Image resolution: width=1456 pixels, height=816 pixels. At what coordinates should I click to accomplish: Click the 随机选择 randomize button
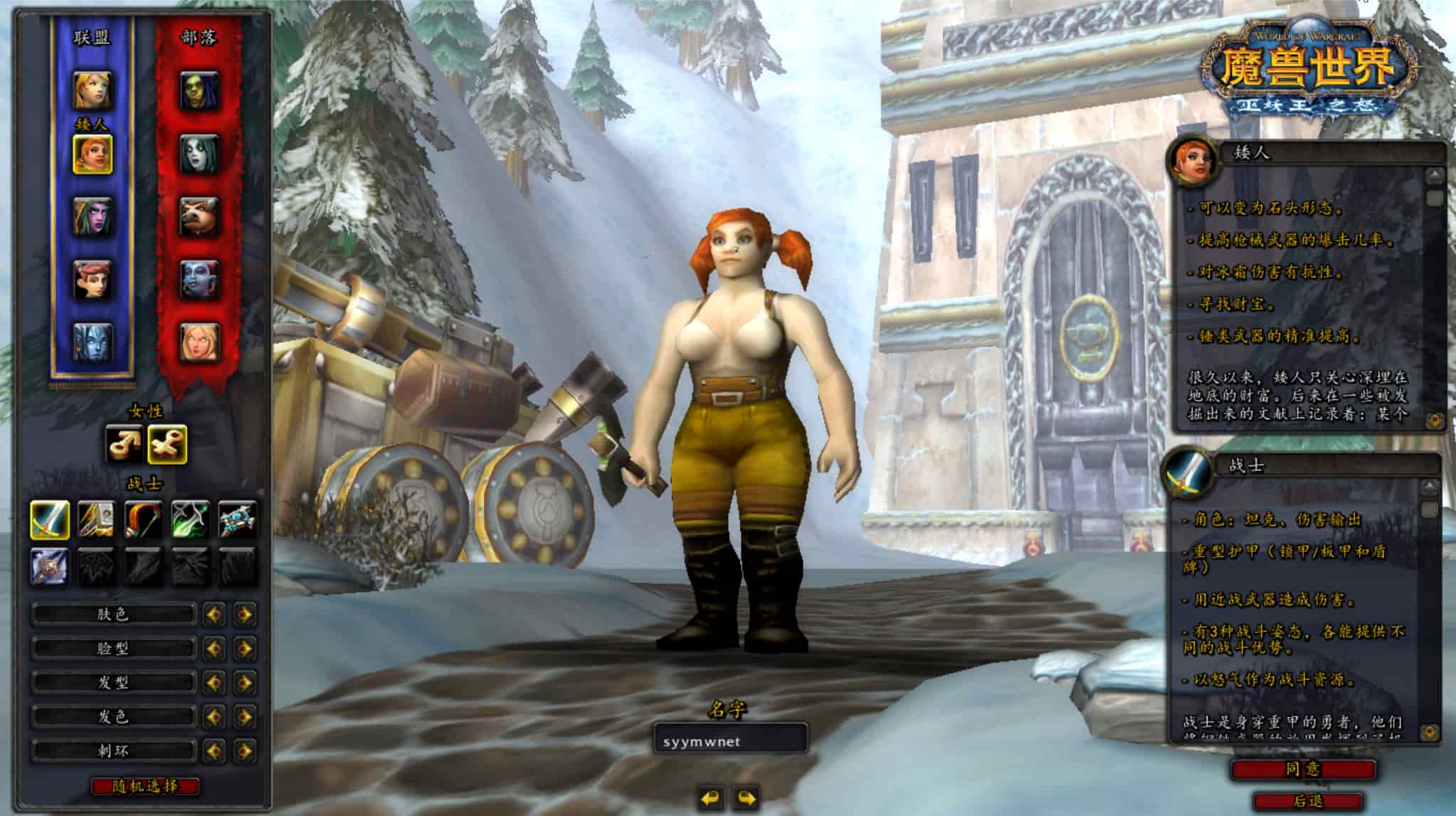[x=145, y=786]
